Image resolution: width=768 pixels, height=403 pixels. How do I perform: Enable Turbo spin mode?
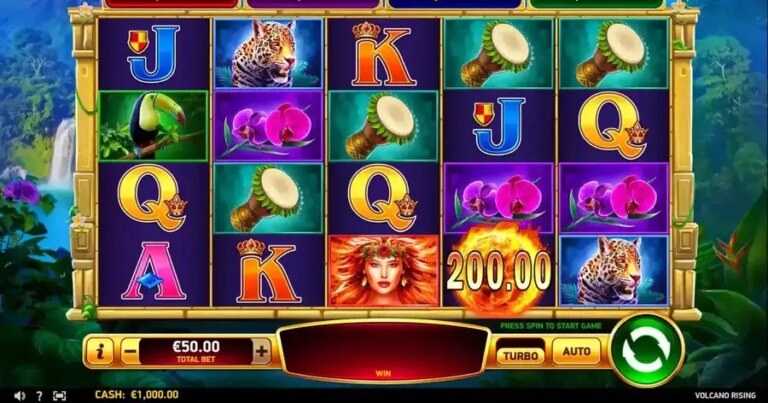(521, 354)
